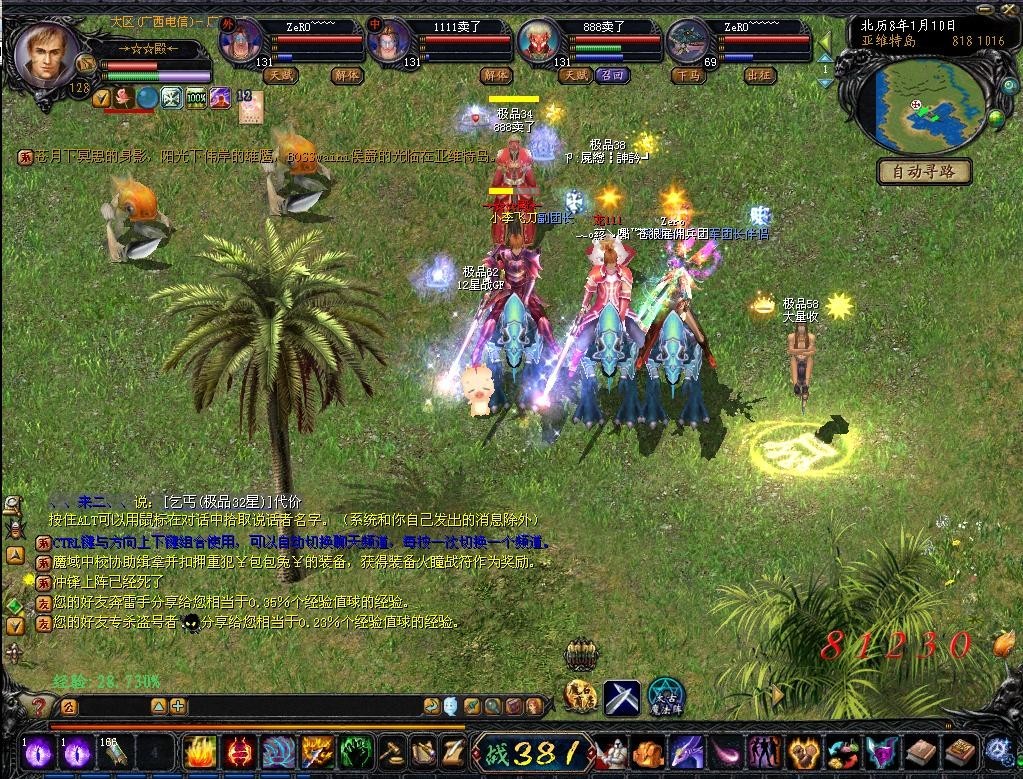The width and height of the screenshot is (1023, 779).
Task: Click the two silhouettes team icon
Action: pyautogui.click(x=765, y=751)
